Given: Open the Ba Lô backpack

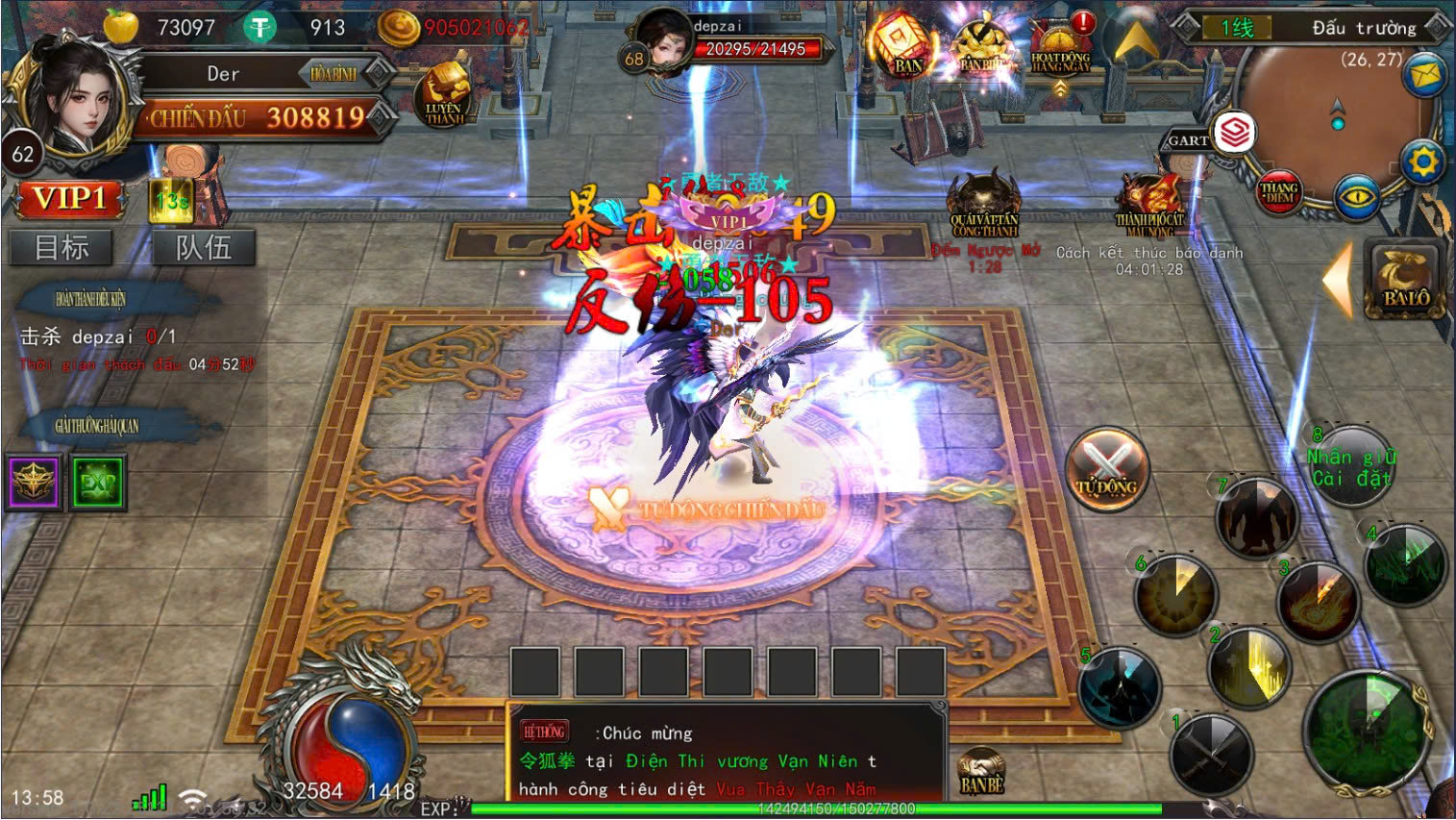Looking at the screenshot, I should (1405, 279).
